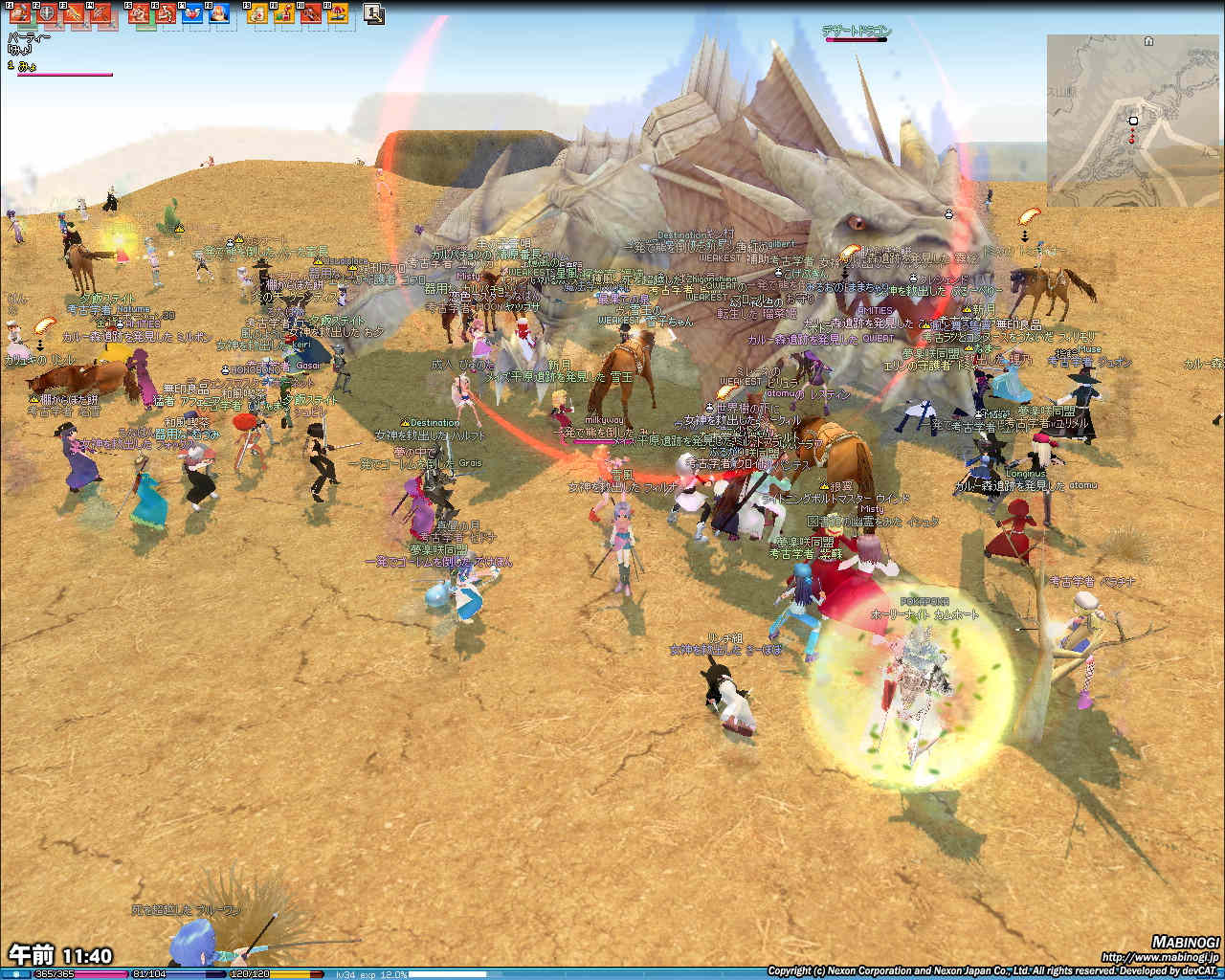Select the F3 sword skill icon
Viewport: 1225px width, 980px height.
pos(74,13)
